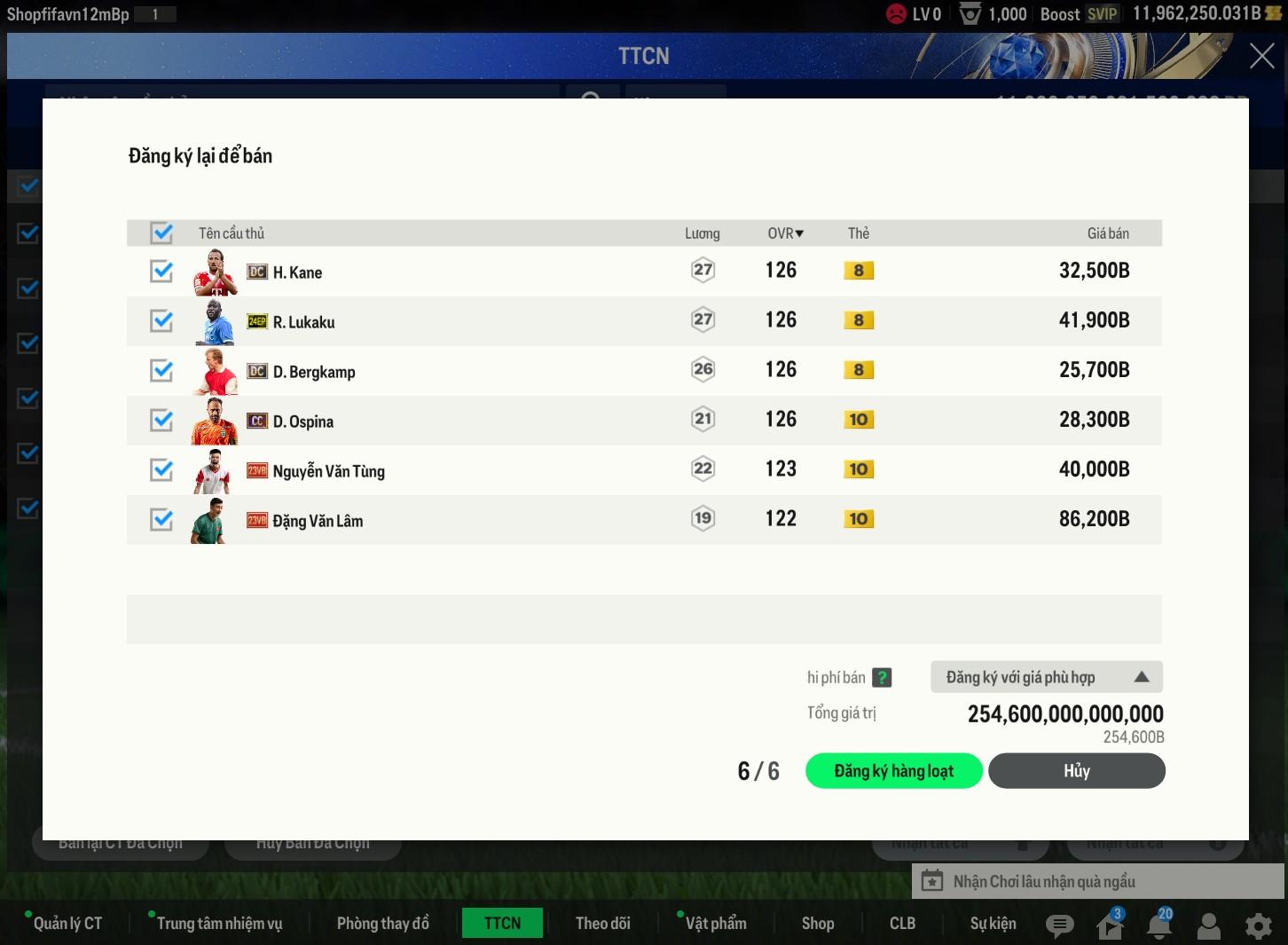Deselect the D. Bergkamp checkbox
1288x945 pixels.
point(161,371)
